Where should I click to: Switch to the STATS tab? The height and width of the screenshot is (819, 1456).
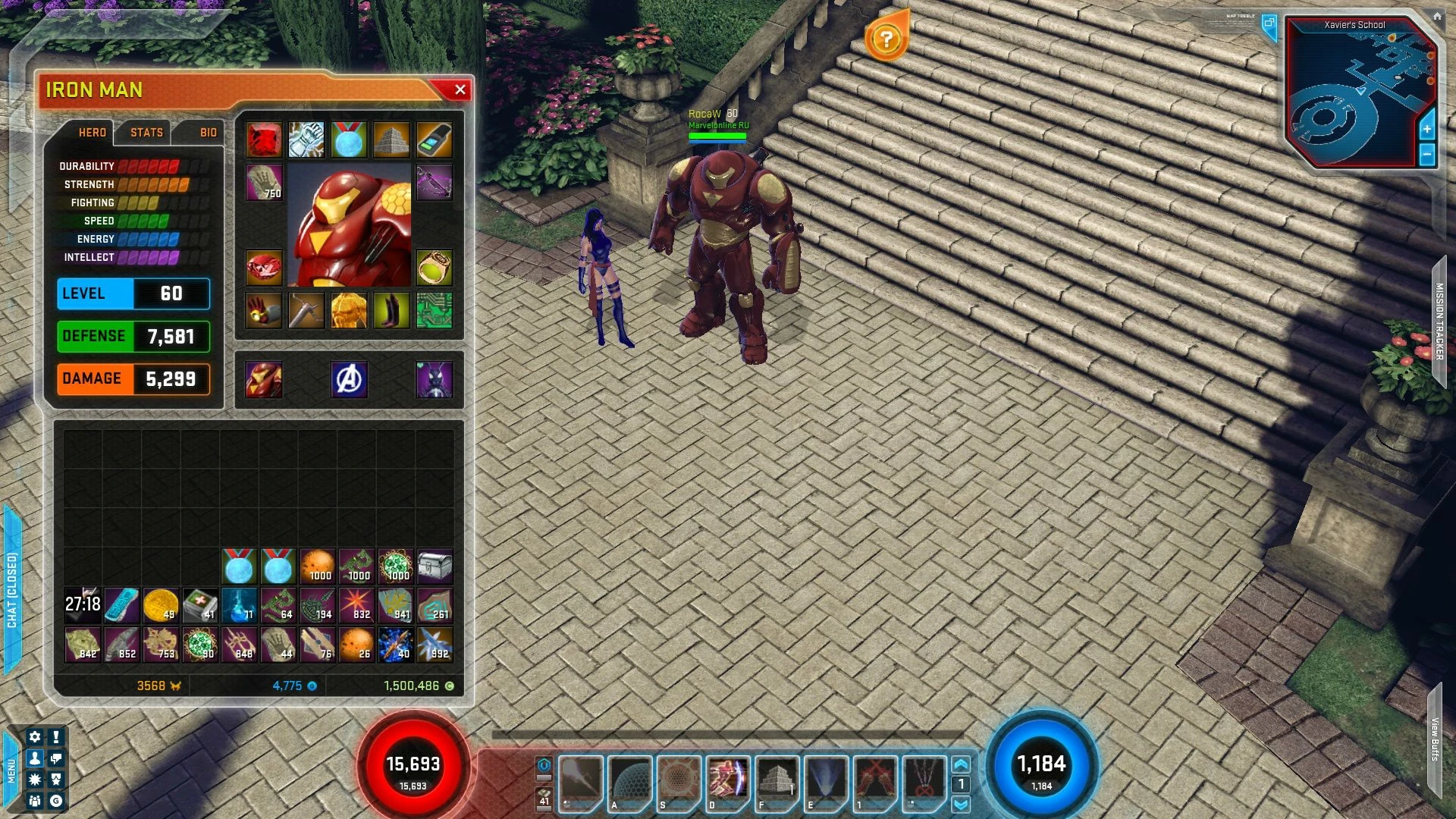click(x=146, y=133)
